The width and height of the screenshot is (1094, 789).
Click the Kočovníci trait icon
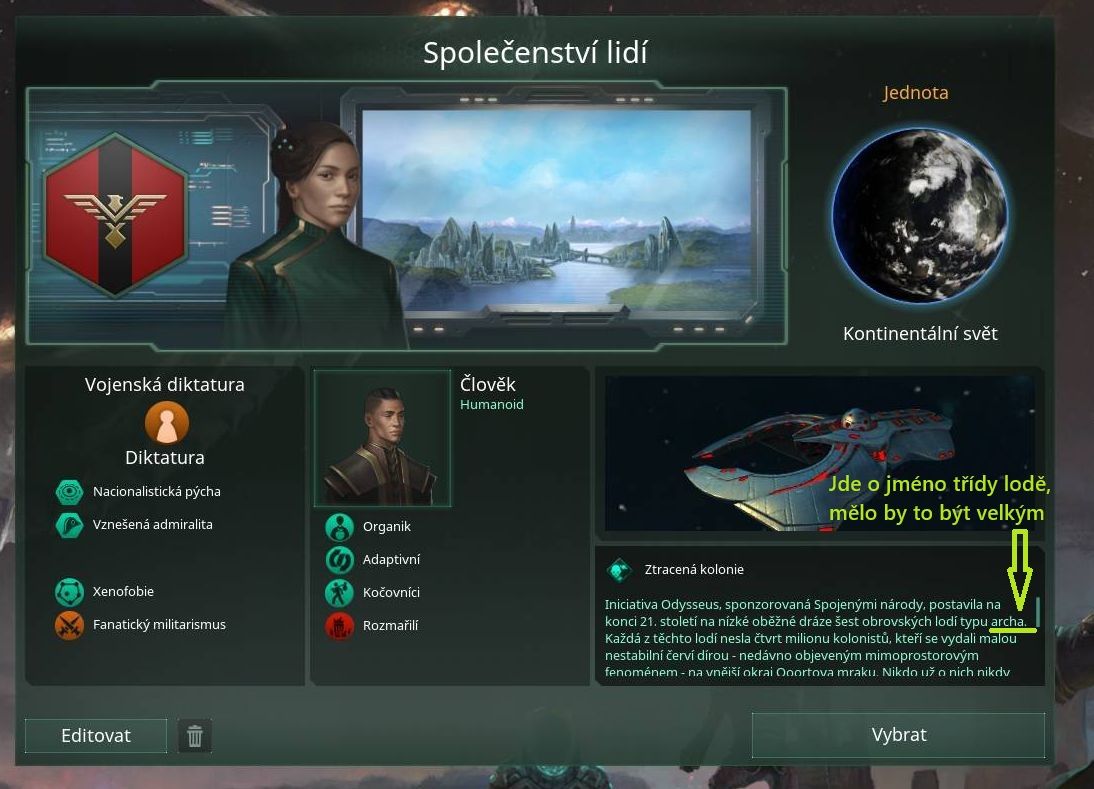340,593
